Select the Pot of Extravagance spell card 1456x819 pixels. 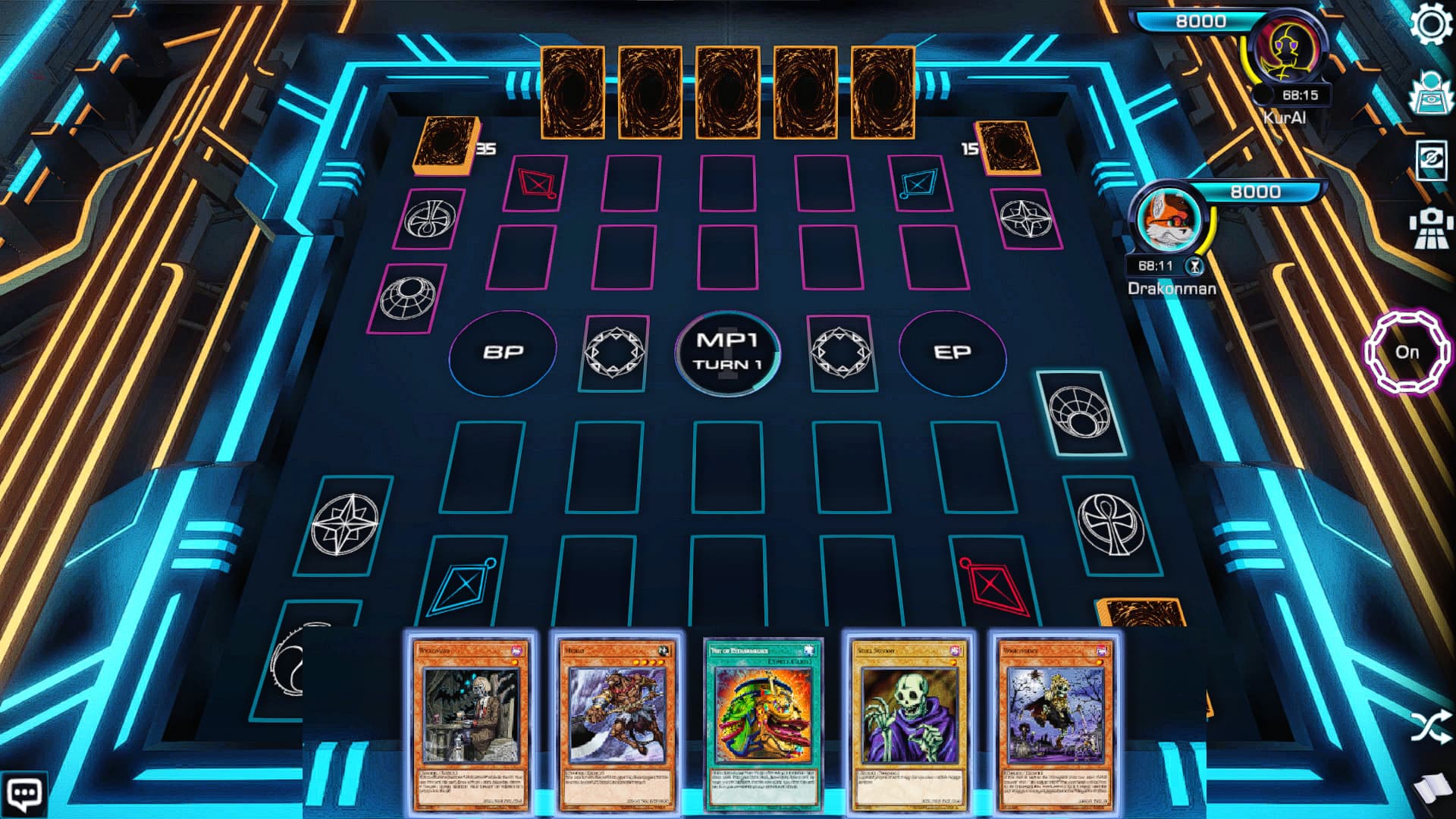pos(763,724)
